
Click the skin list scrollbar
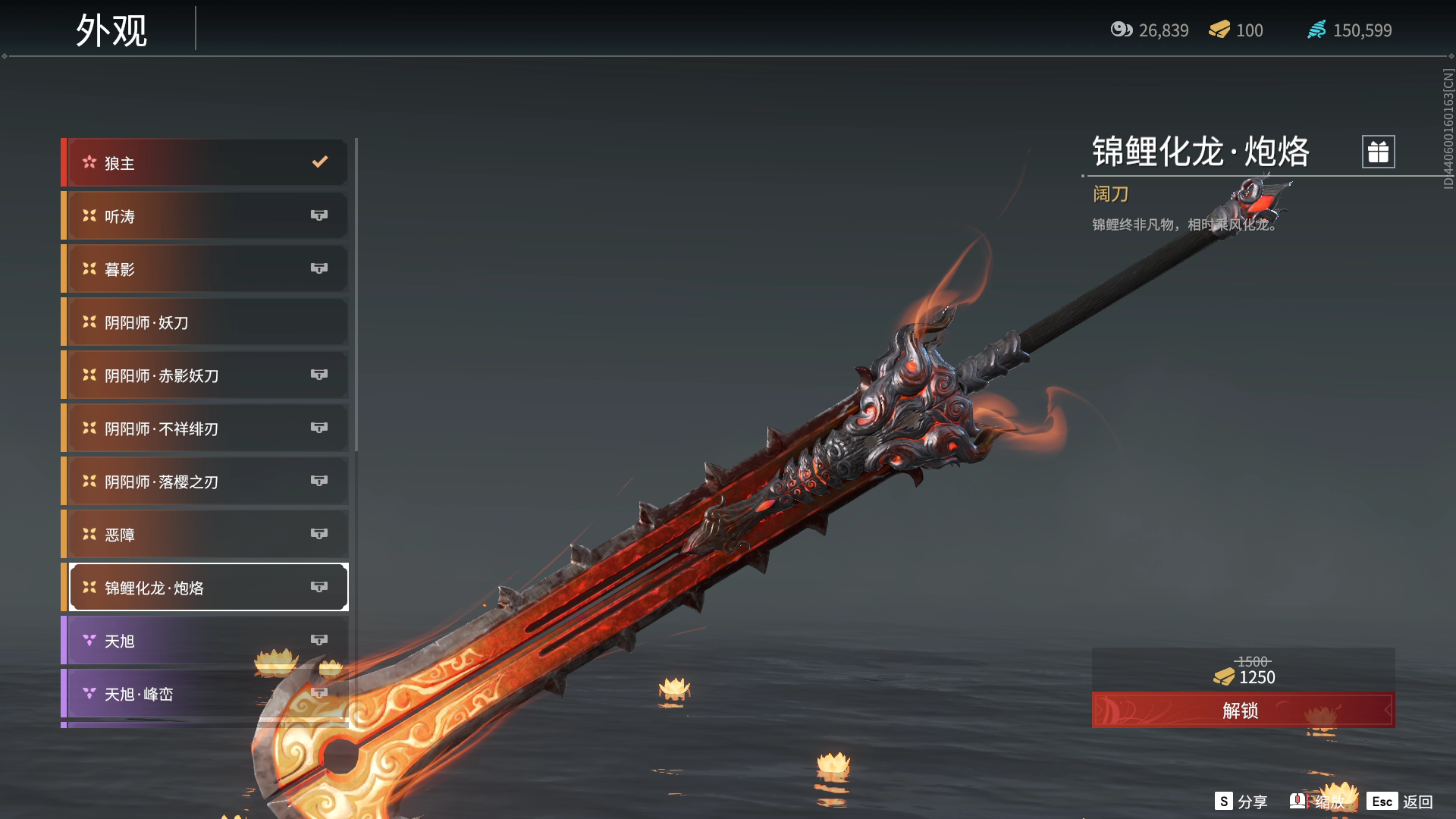tap(356, 296)
